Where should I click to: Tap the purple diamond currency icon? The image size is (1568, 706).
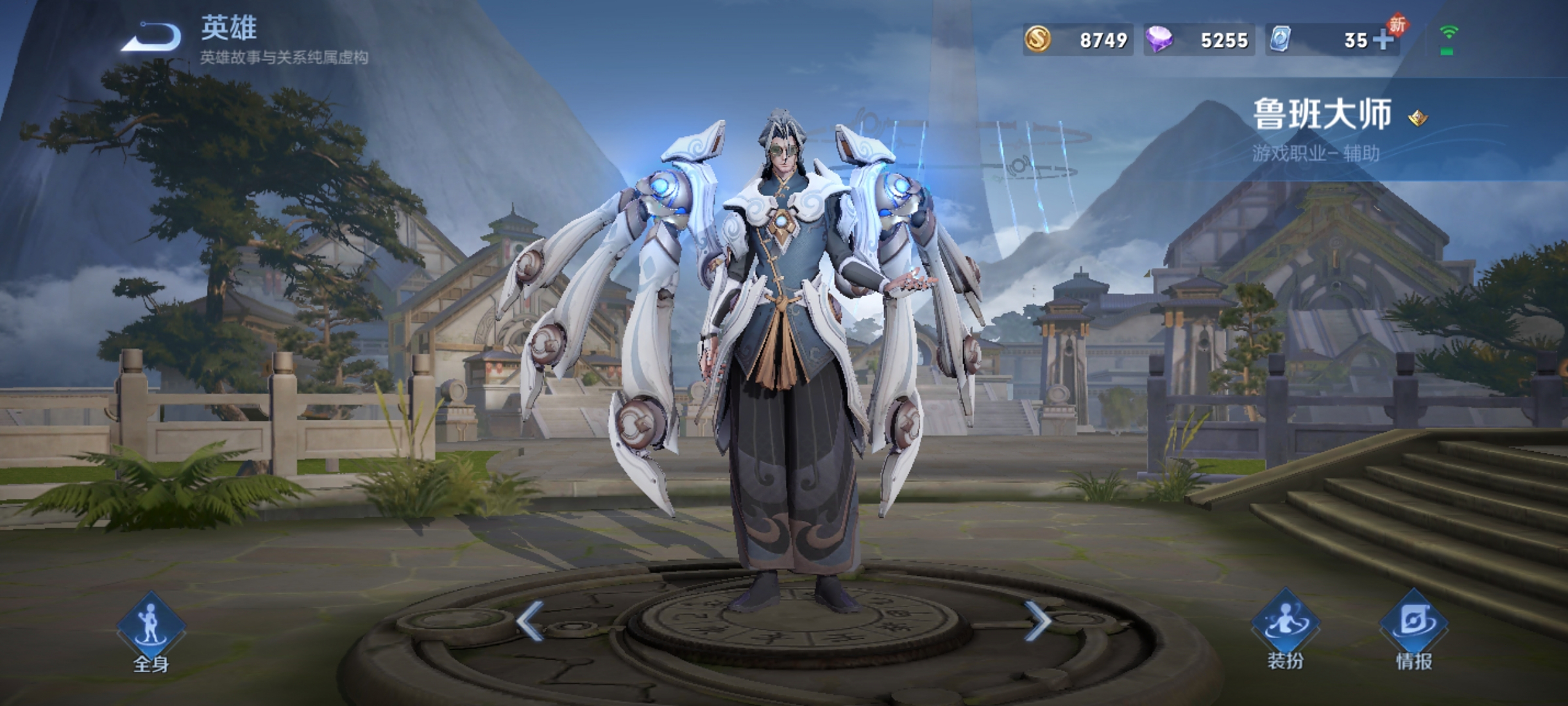click(x=1159, y=40)
